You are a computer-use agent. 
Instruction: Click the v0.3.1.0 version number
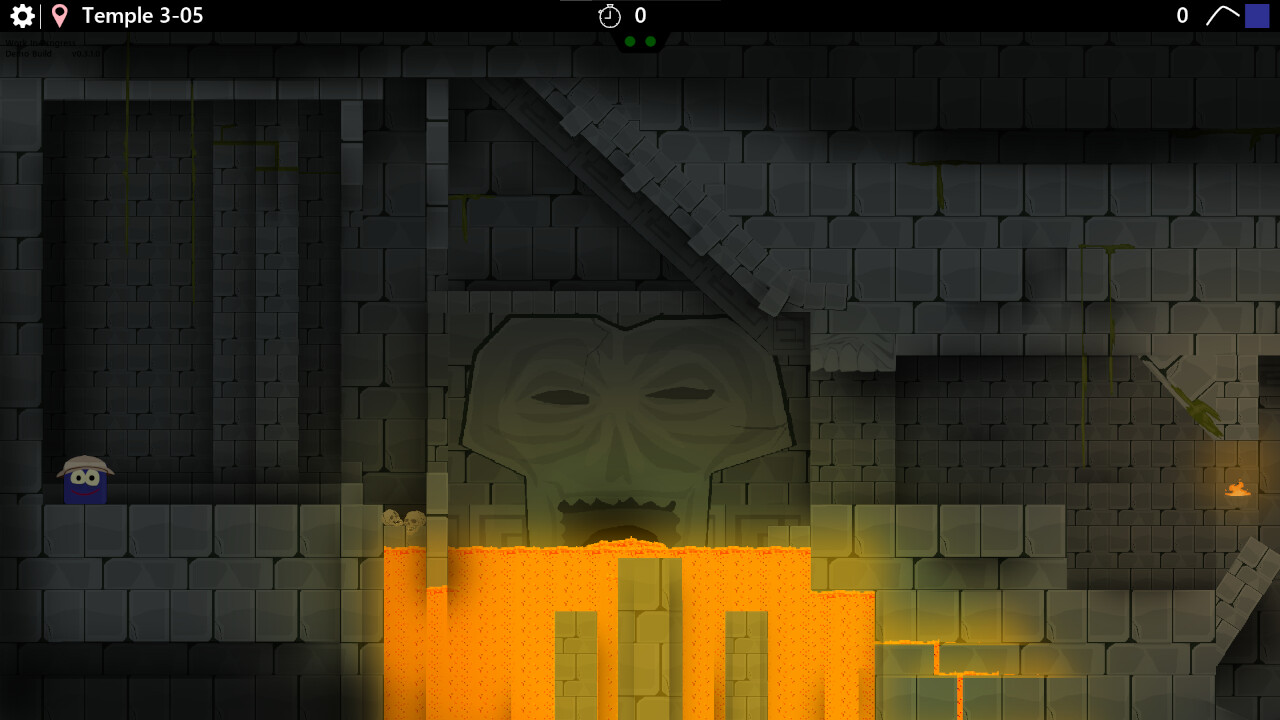(x=86, y=54)
